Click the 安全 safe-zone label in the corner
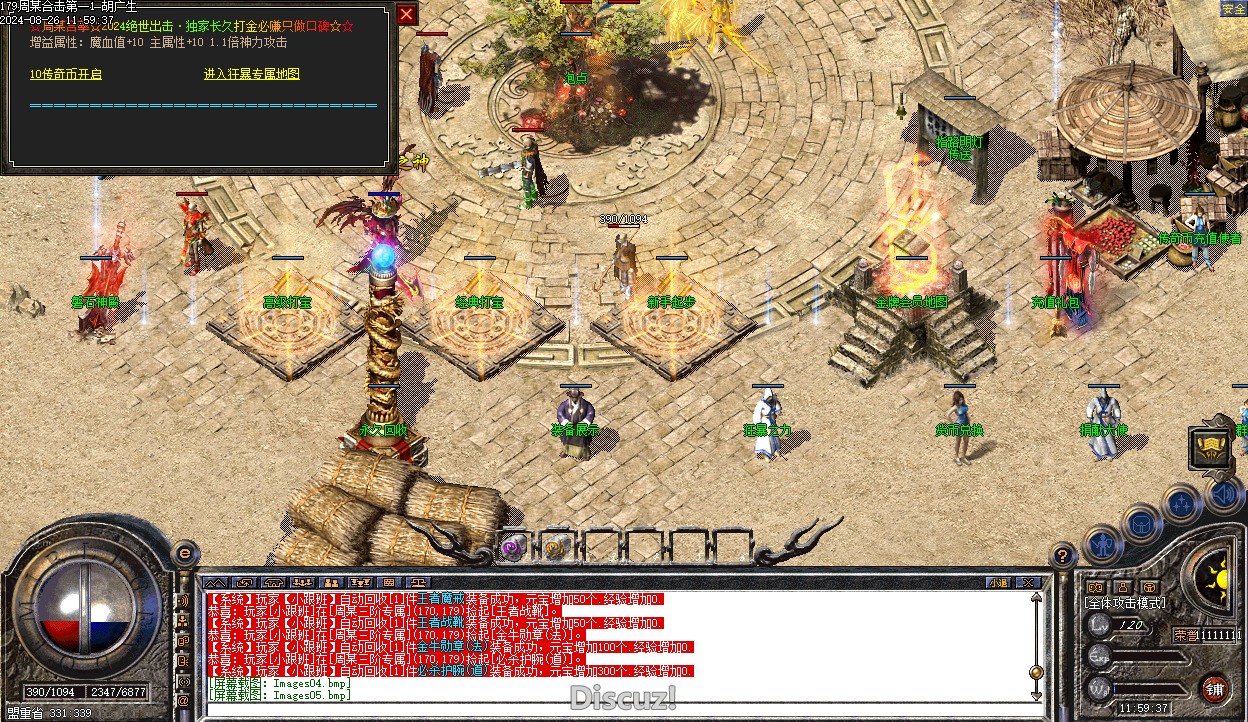 (1233, 9)
